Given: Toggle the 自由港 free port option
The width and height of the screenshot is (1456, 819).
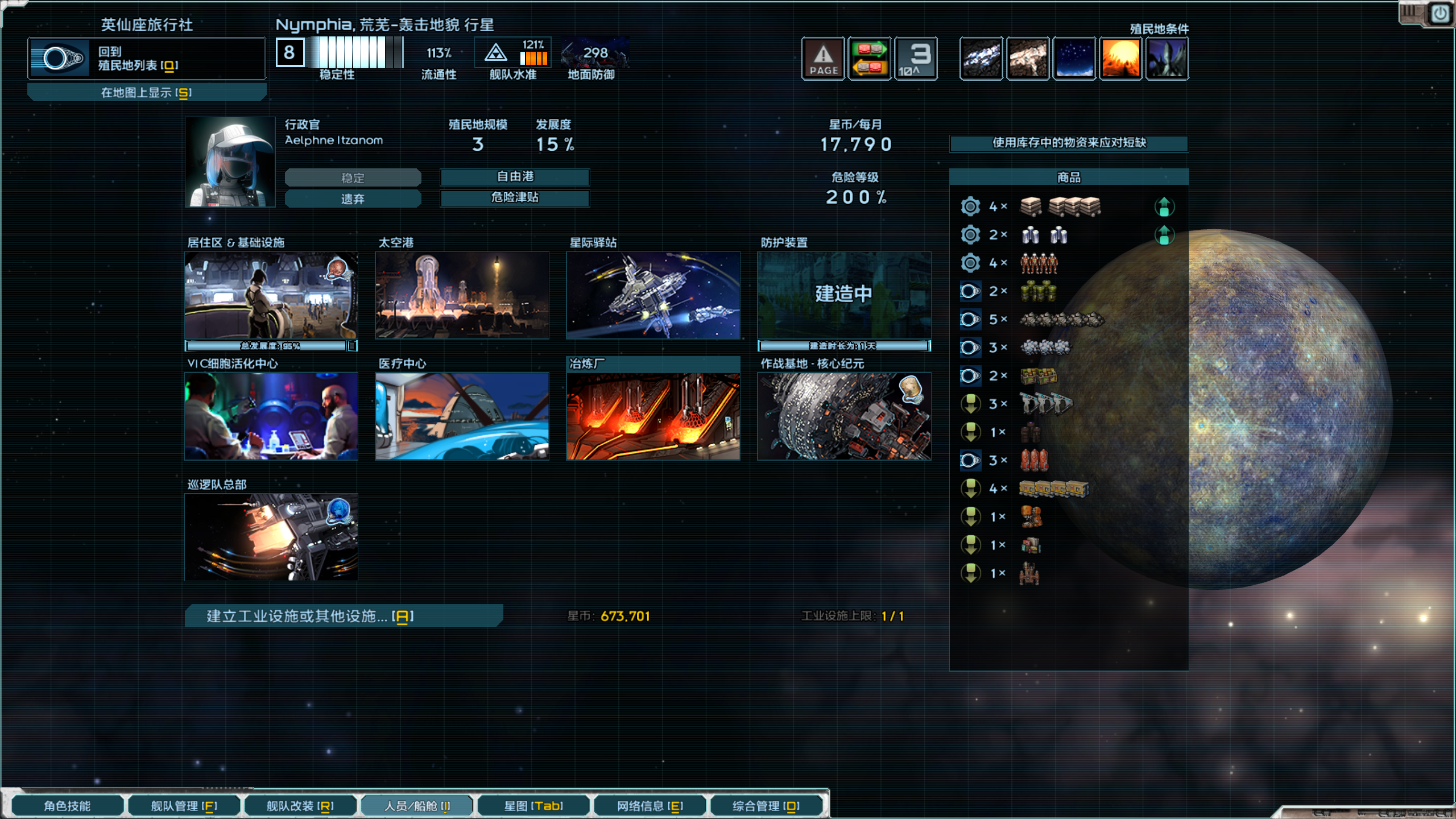Looking at the screenshot, I should [514, 177].
